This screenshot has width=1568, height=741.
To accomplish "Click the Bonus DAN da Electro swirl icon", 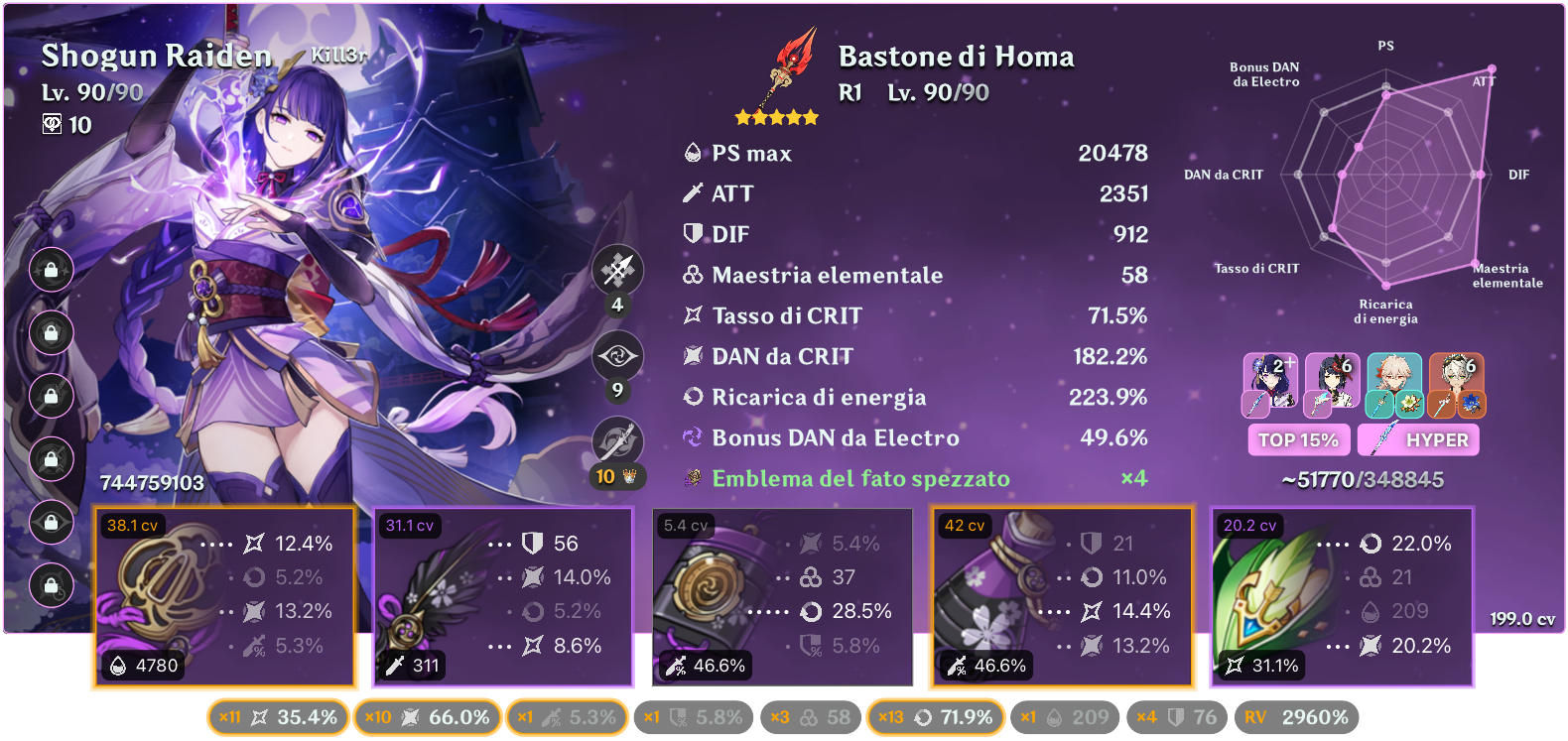I will 693,437.
